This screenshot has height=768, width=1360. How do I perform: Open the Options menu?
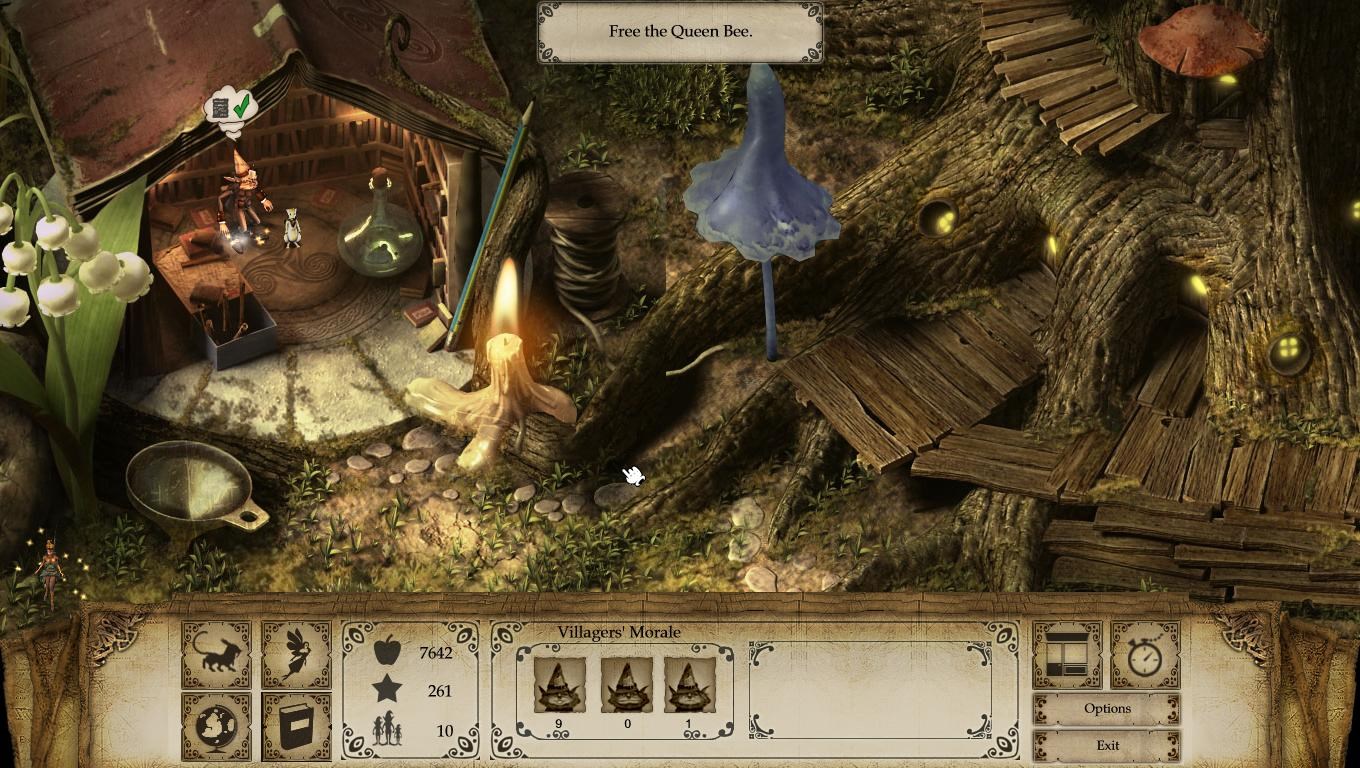pos(1106,708)
